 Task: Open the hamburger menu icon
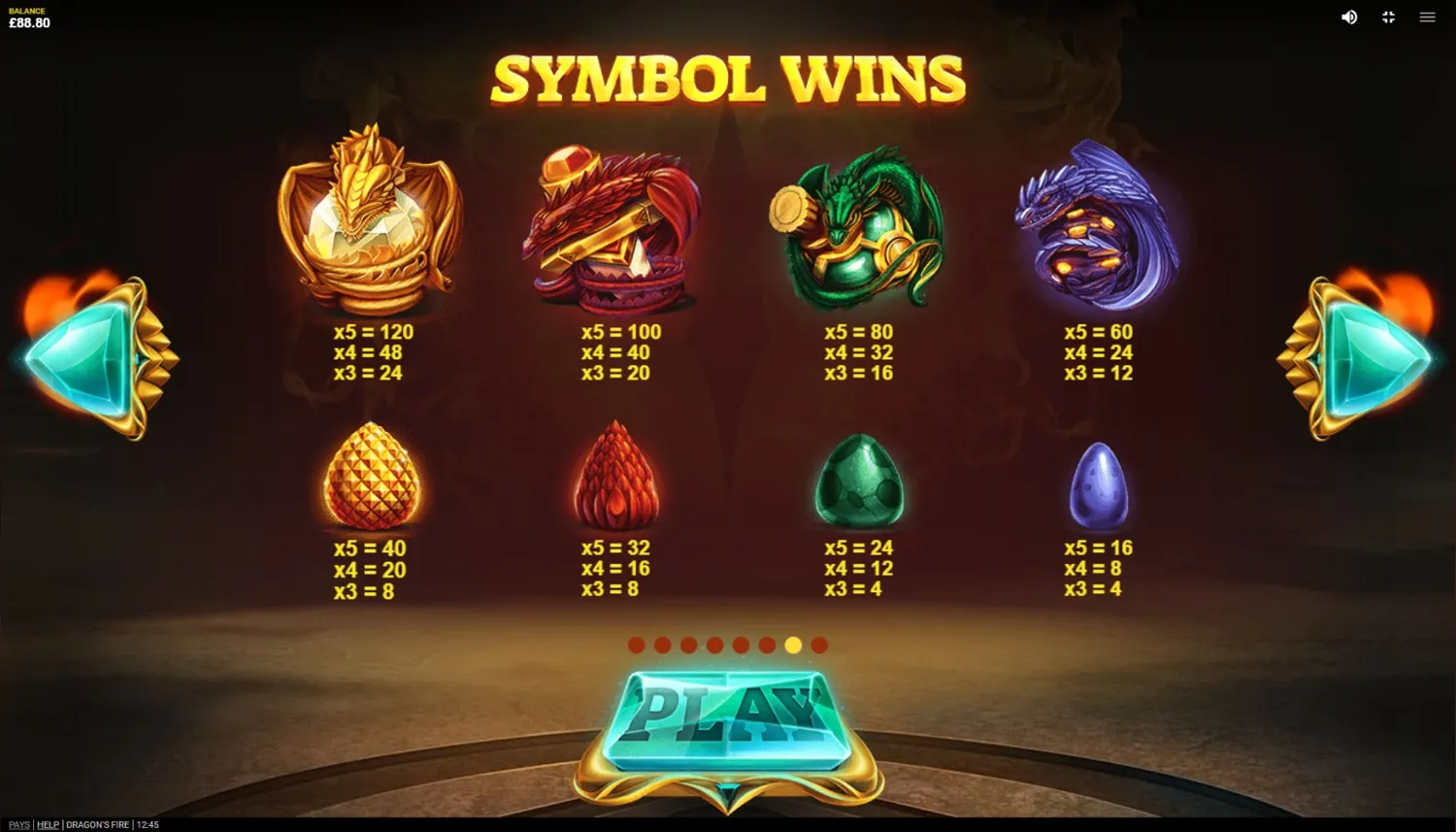point(1427,17)
